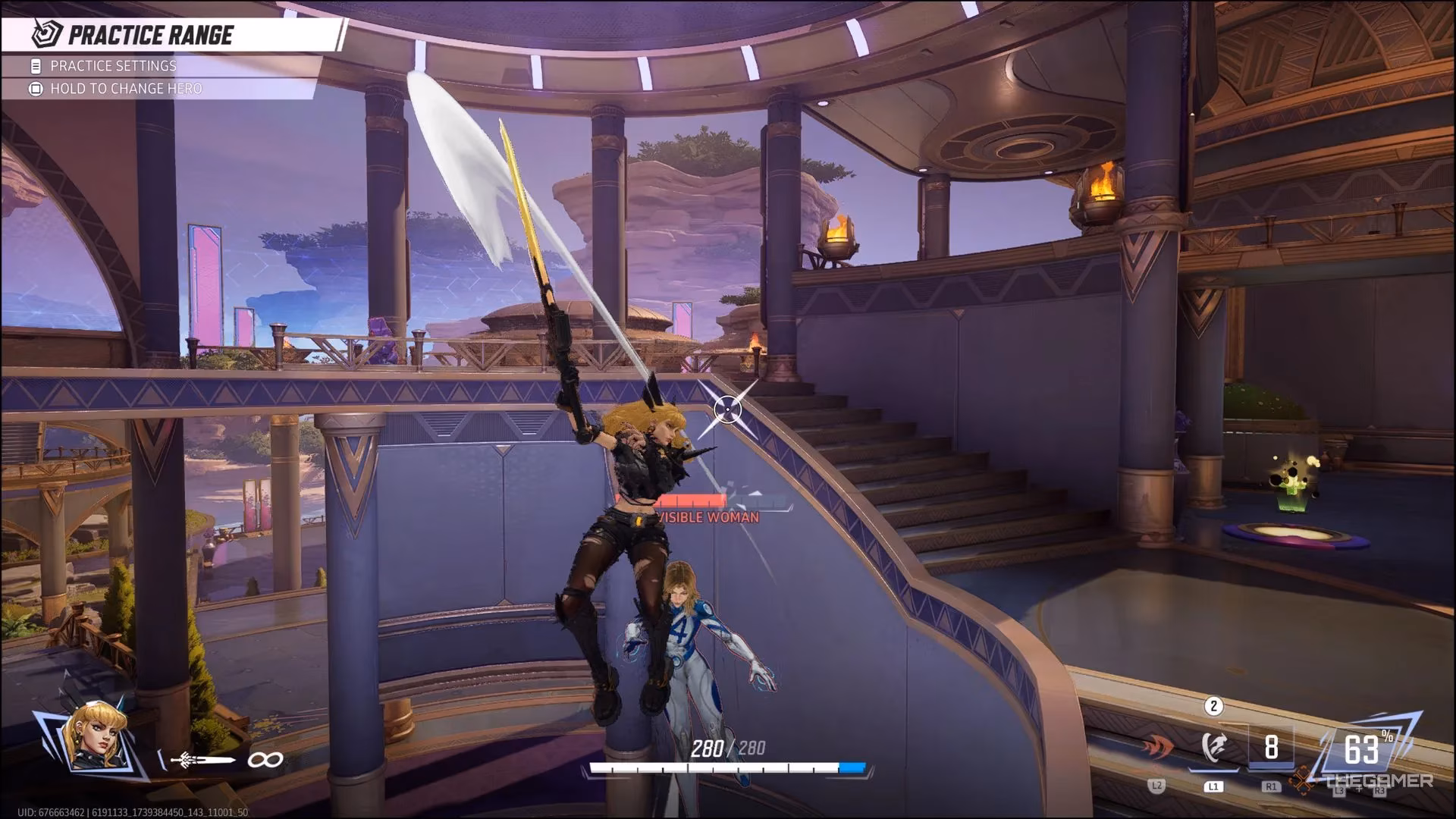
Task: Activate the red triple-arrow dash ability
Action: [1156, 748]
